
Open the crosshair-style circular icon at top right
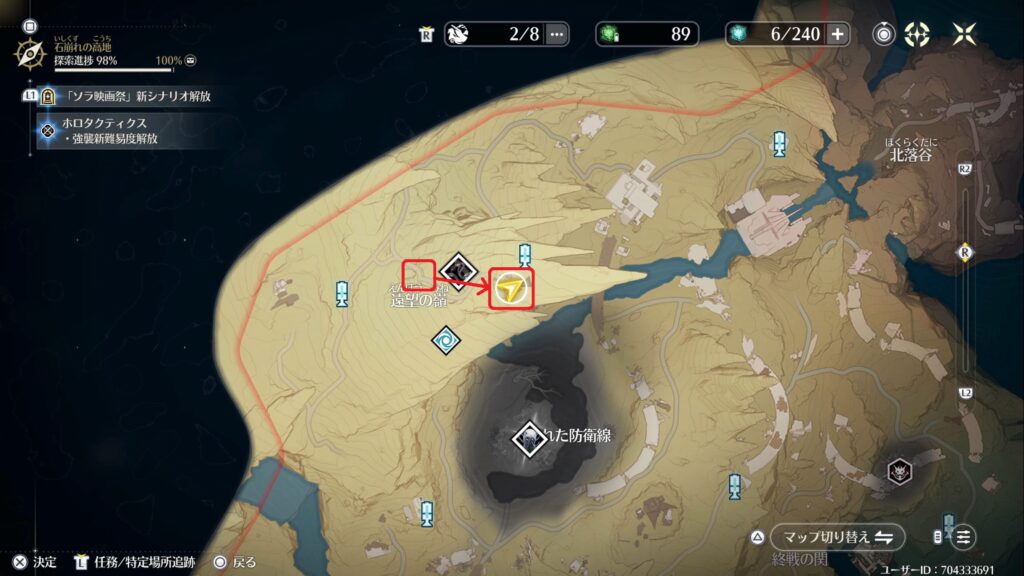point(917,34)
